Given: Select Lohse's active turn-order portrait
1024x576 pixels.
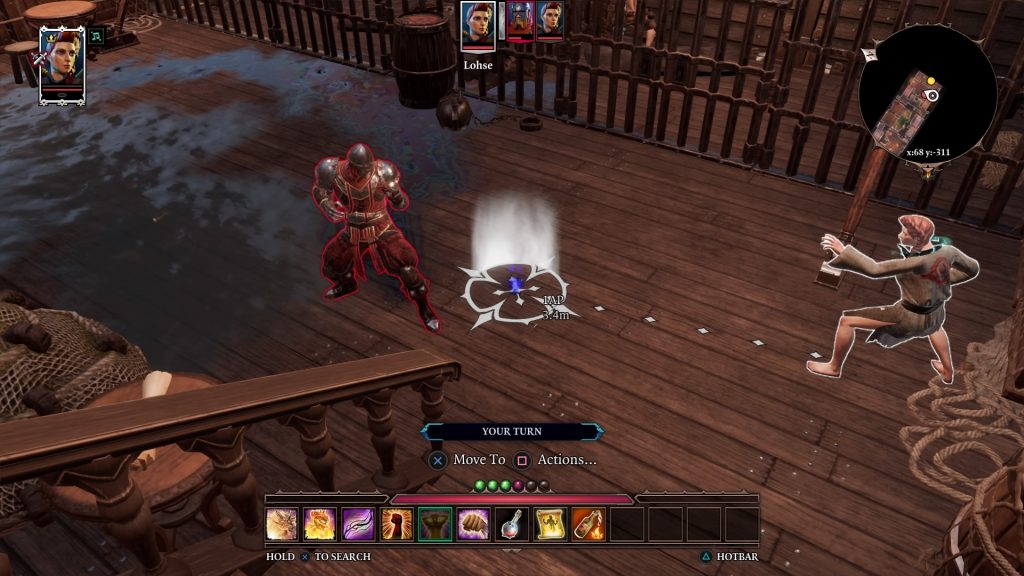Looking at the screenshot, I should point(478,26).
